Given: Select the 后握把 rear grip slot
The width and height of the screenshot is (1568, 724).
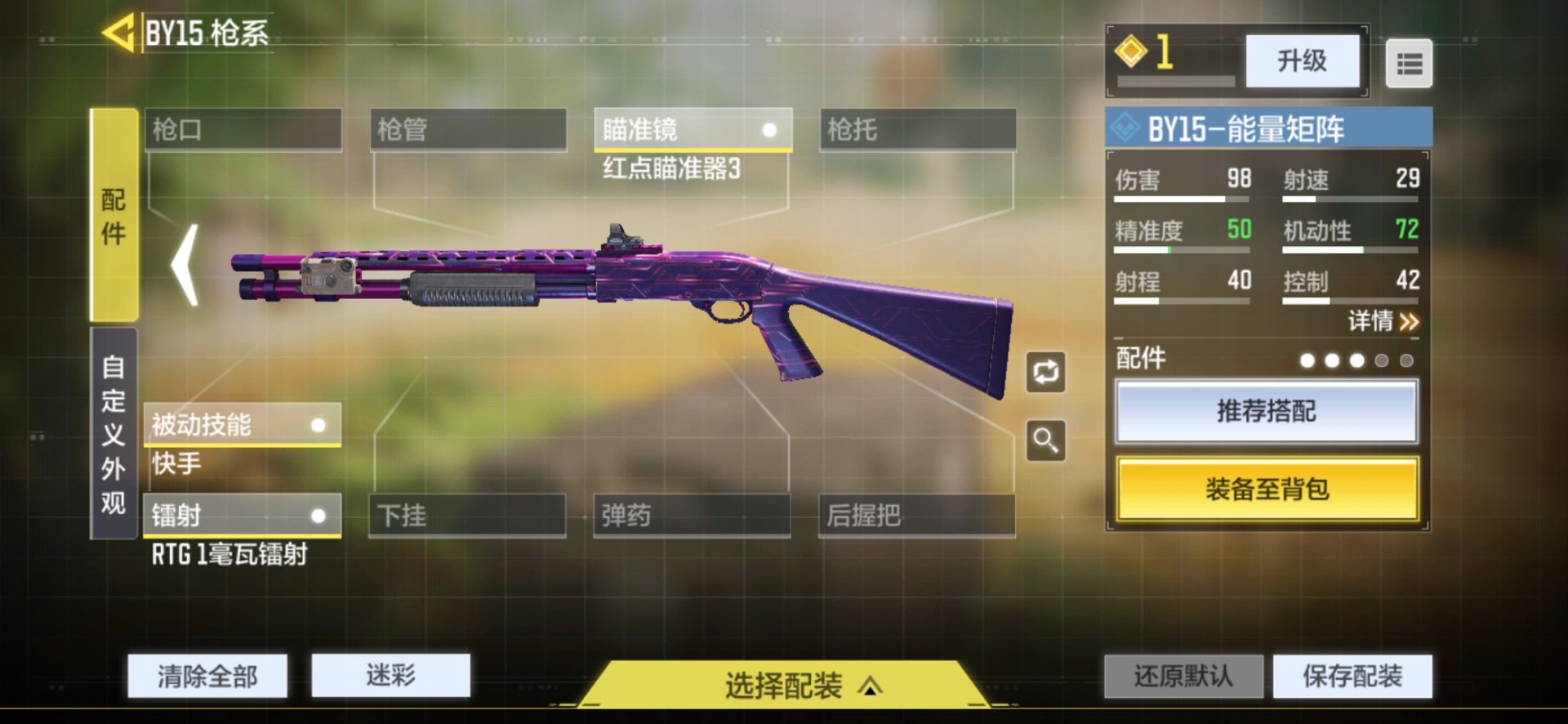Looking at the screenshot, I should click(x=916, y=516).
